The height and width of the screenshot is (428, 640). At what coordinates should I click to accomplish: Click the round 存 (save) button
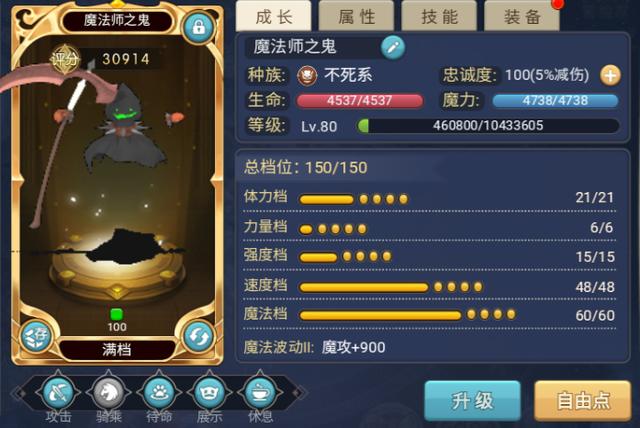click(x=36, y=335)
